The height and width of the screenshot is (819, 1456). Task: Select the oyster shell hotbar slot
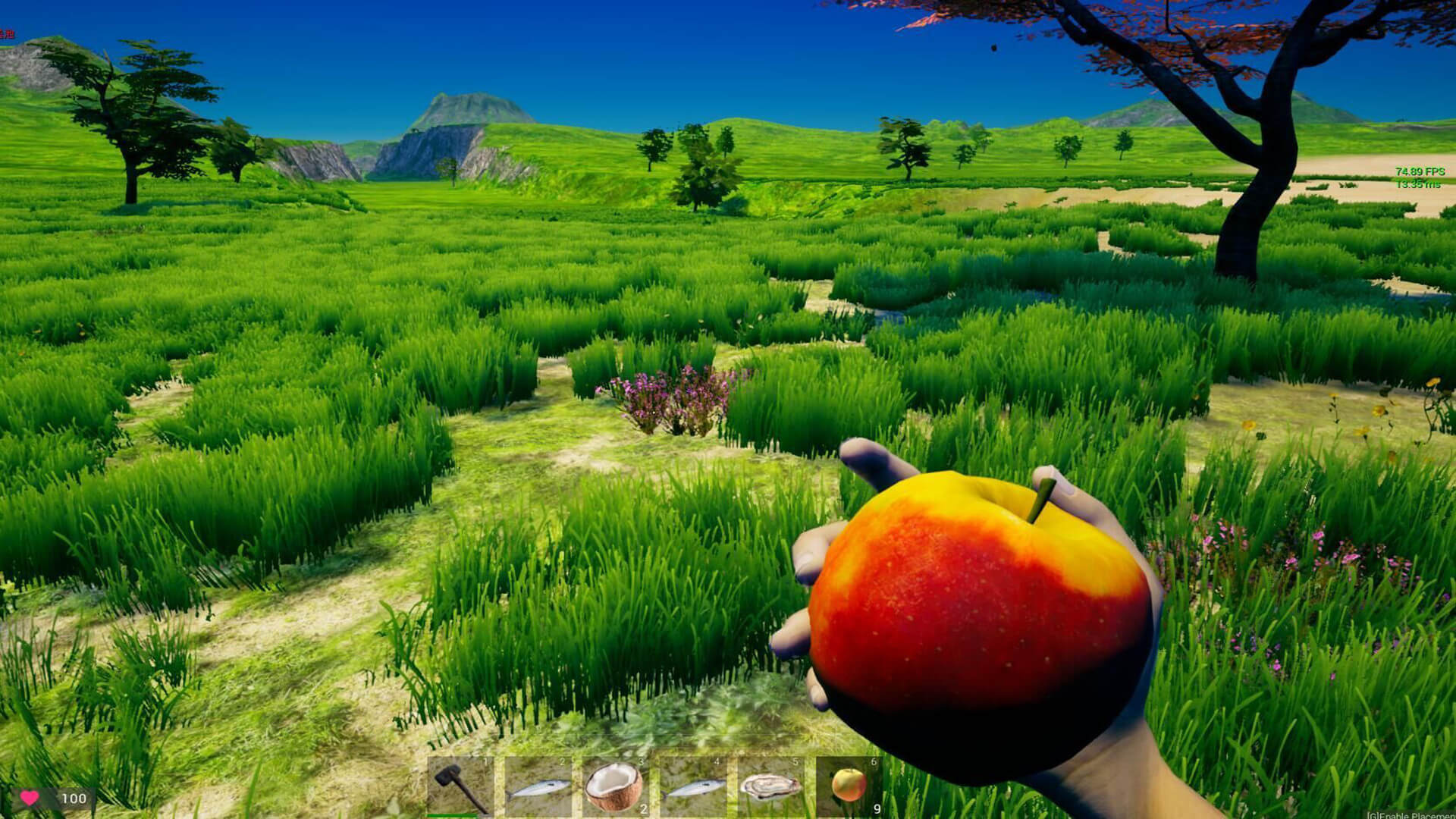pos(770,786)
